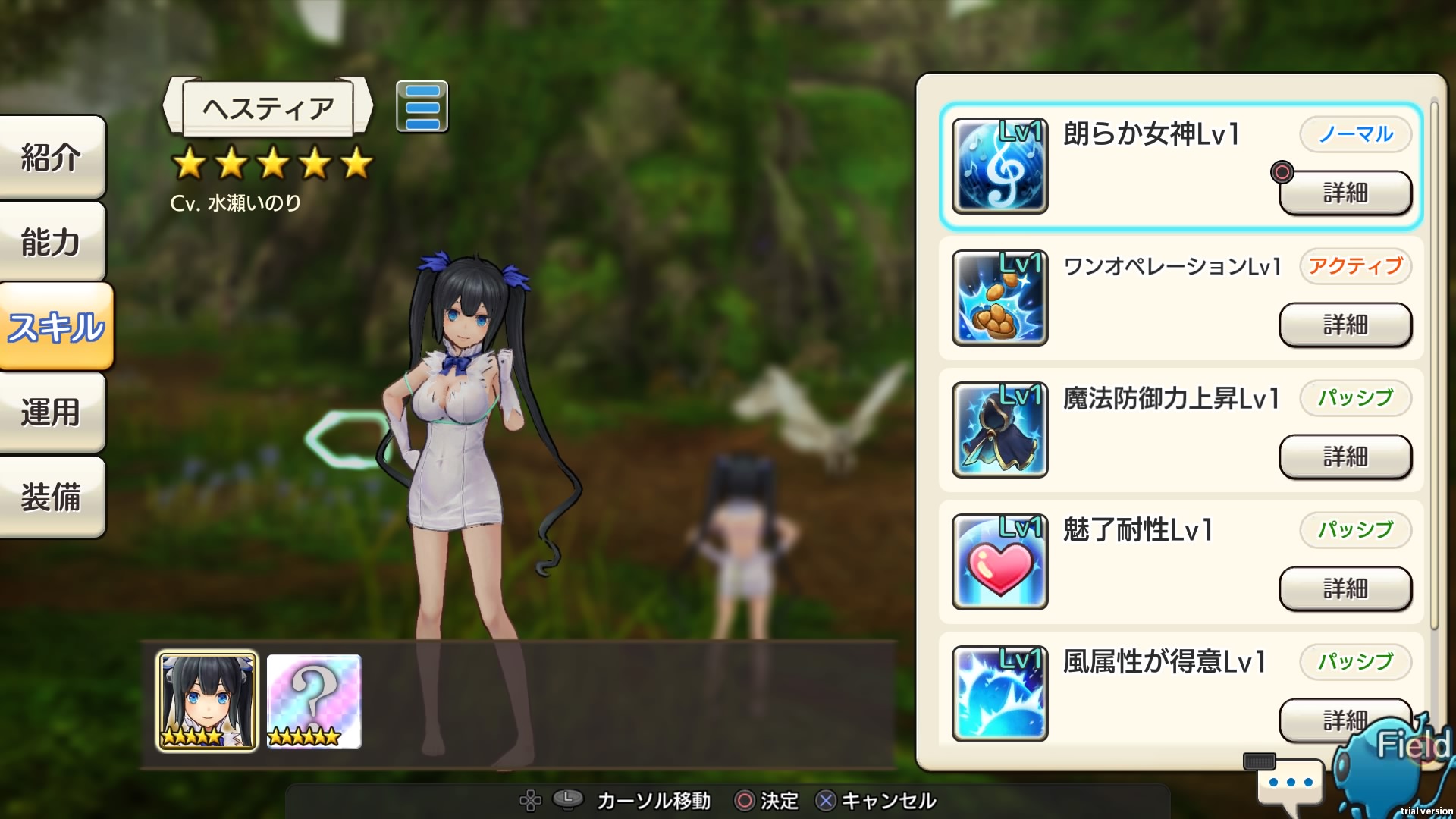Select the question mark character thumbnail

point(313,699)
